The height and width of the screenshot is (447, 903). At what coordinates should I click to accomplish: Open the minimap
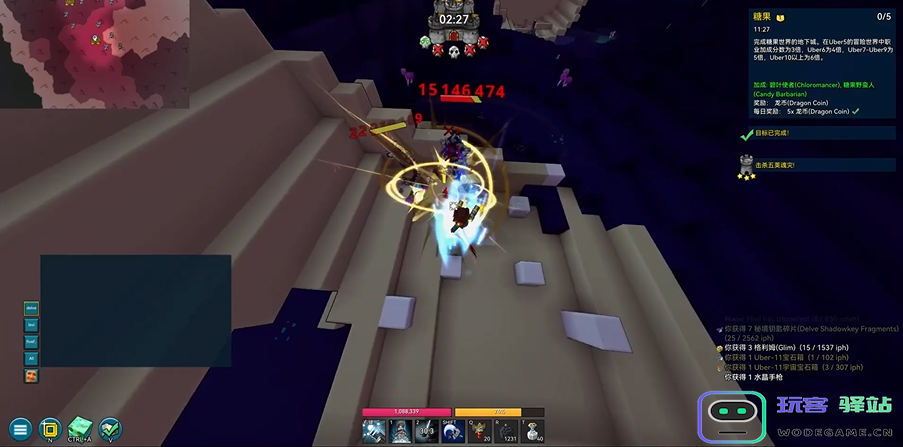(94, 53)
